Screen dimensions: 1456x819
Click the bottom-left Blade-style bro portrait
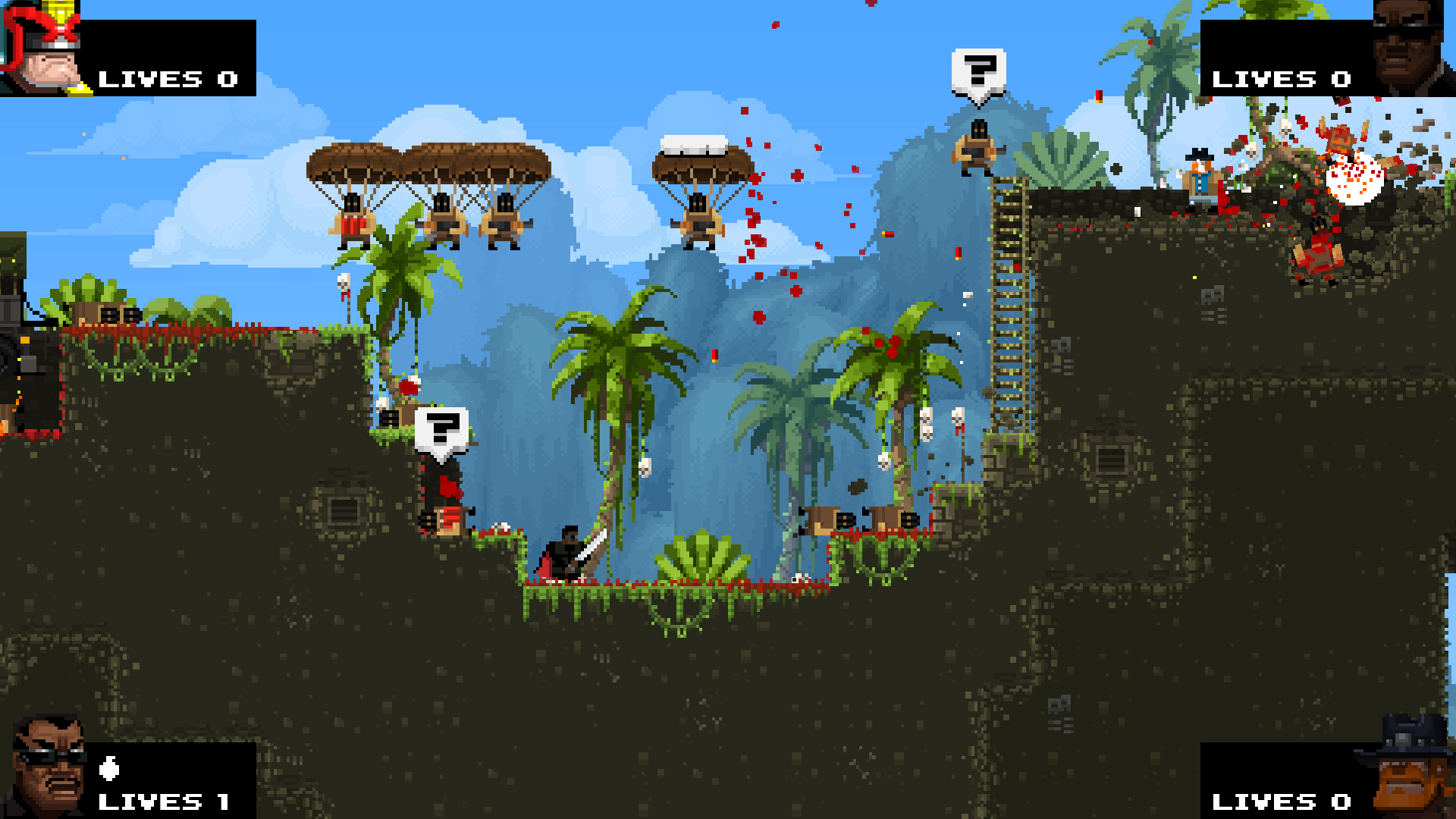pos(45,766)
